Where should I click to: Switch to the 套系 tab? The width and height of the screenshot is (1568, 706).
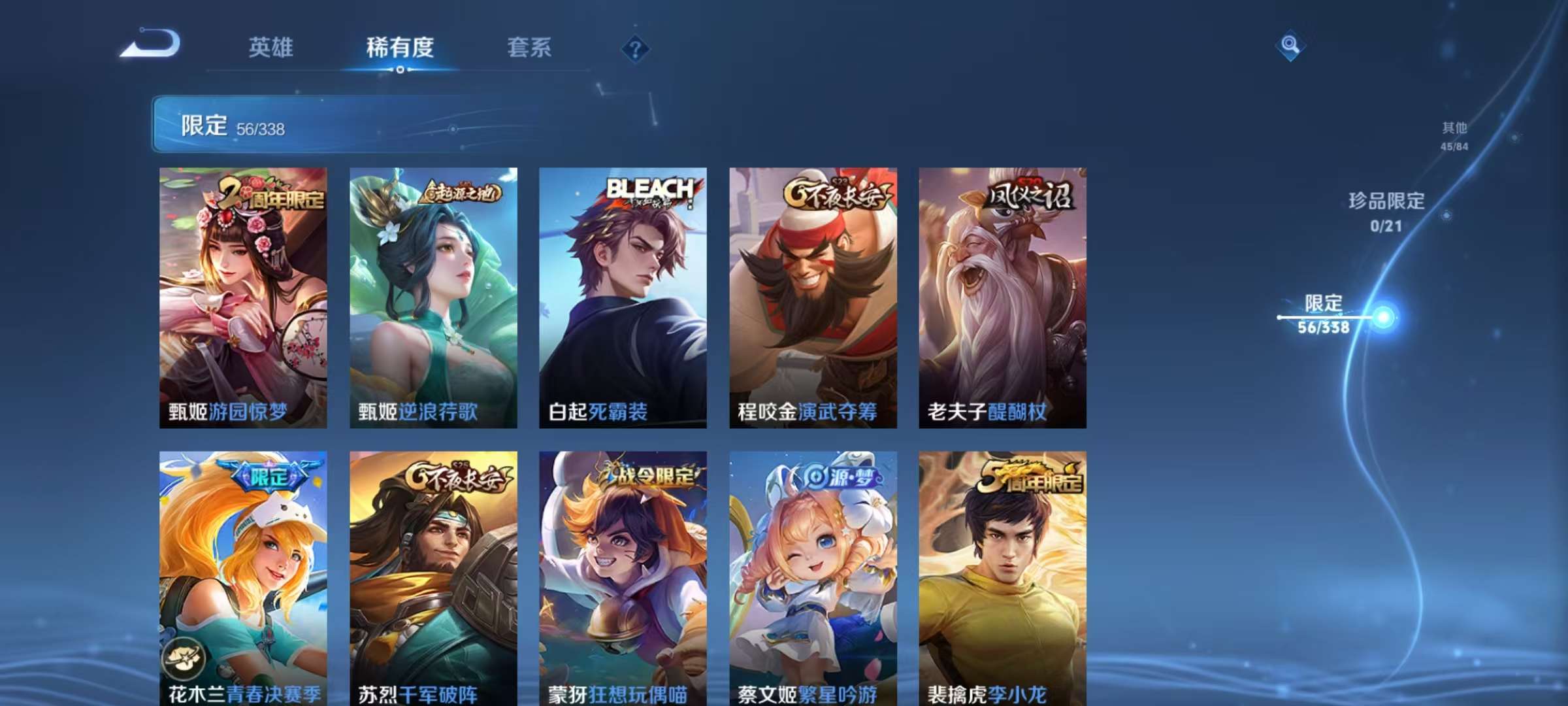click(x=531, y=47)
